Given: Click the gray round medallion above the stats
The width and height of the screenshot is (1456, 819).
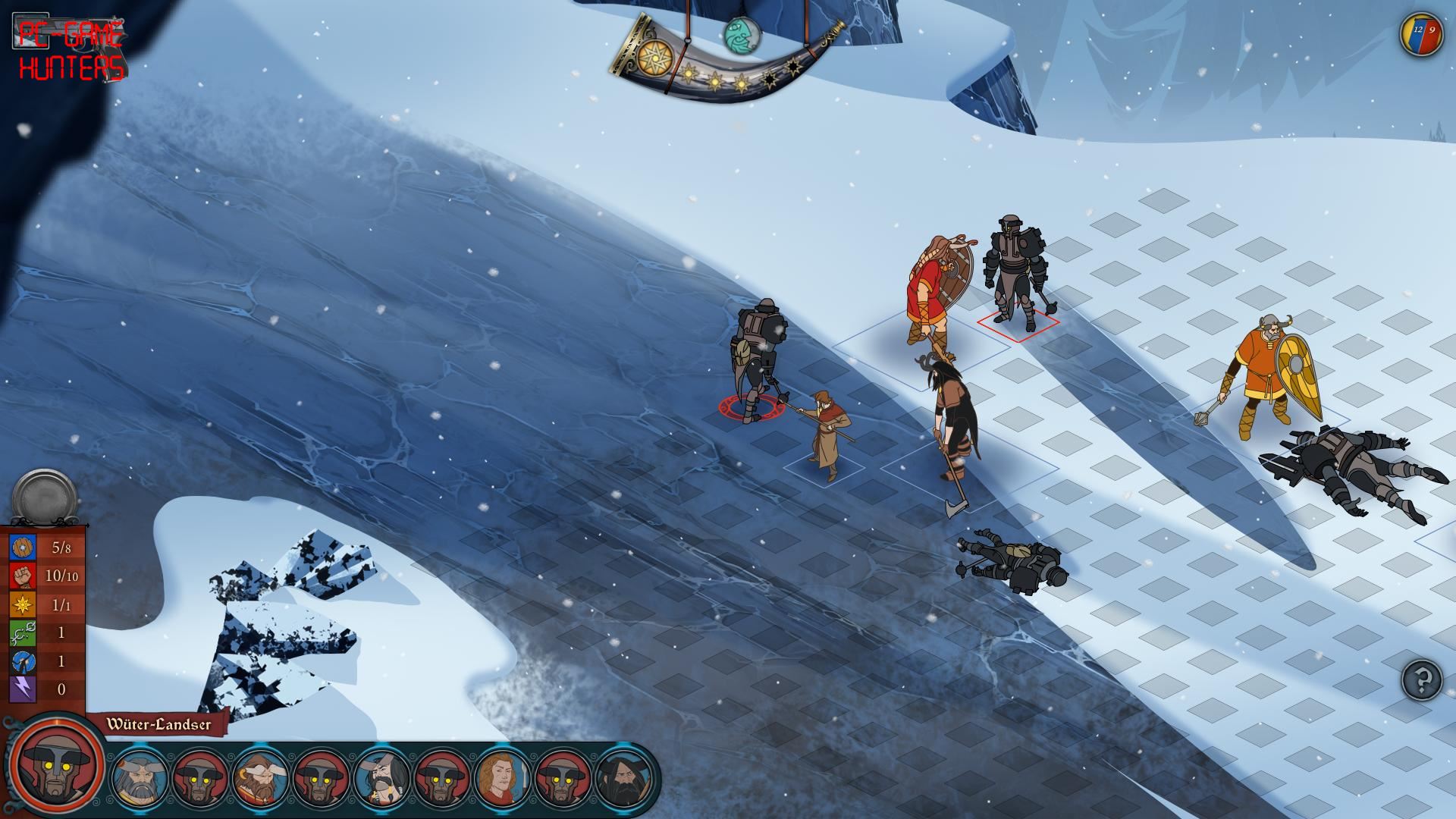Looking at the screenshot, I should point(45,498).
